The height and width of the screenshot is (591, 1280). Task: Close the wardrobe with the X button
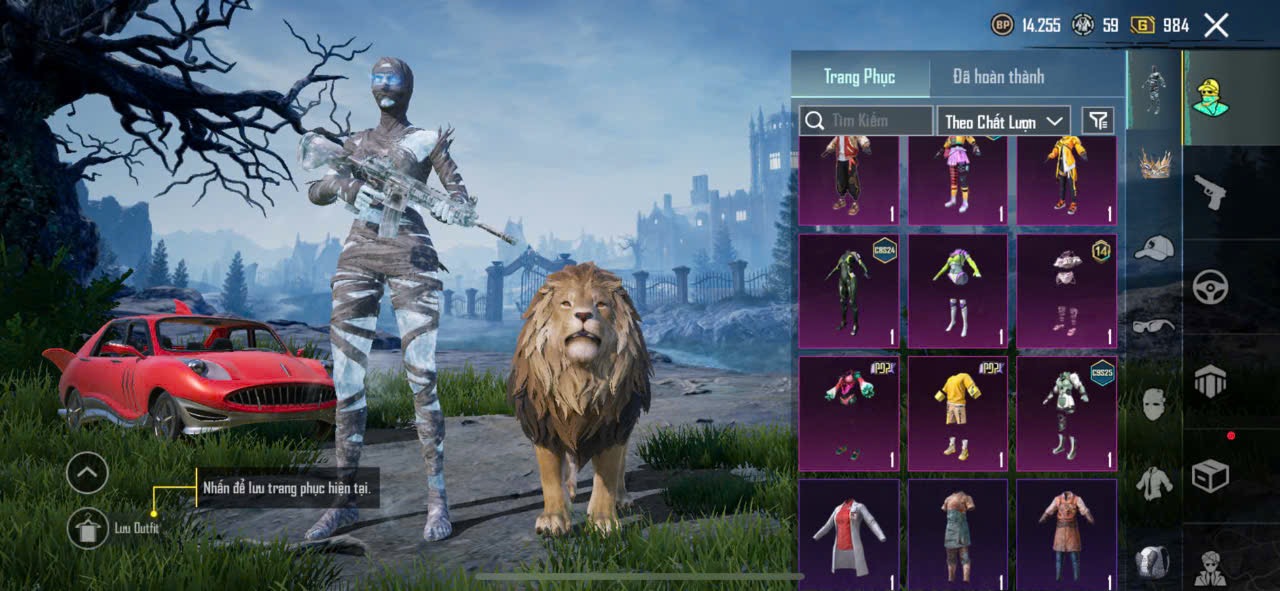click(1216, 25)
